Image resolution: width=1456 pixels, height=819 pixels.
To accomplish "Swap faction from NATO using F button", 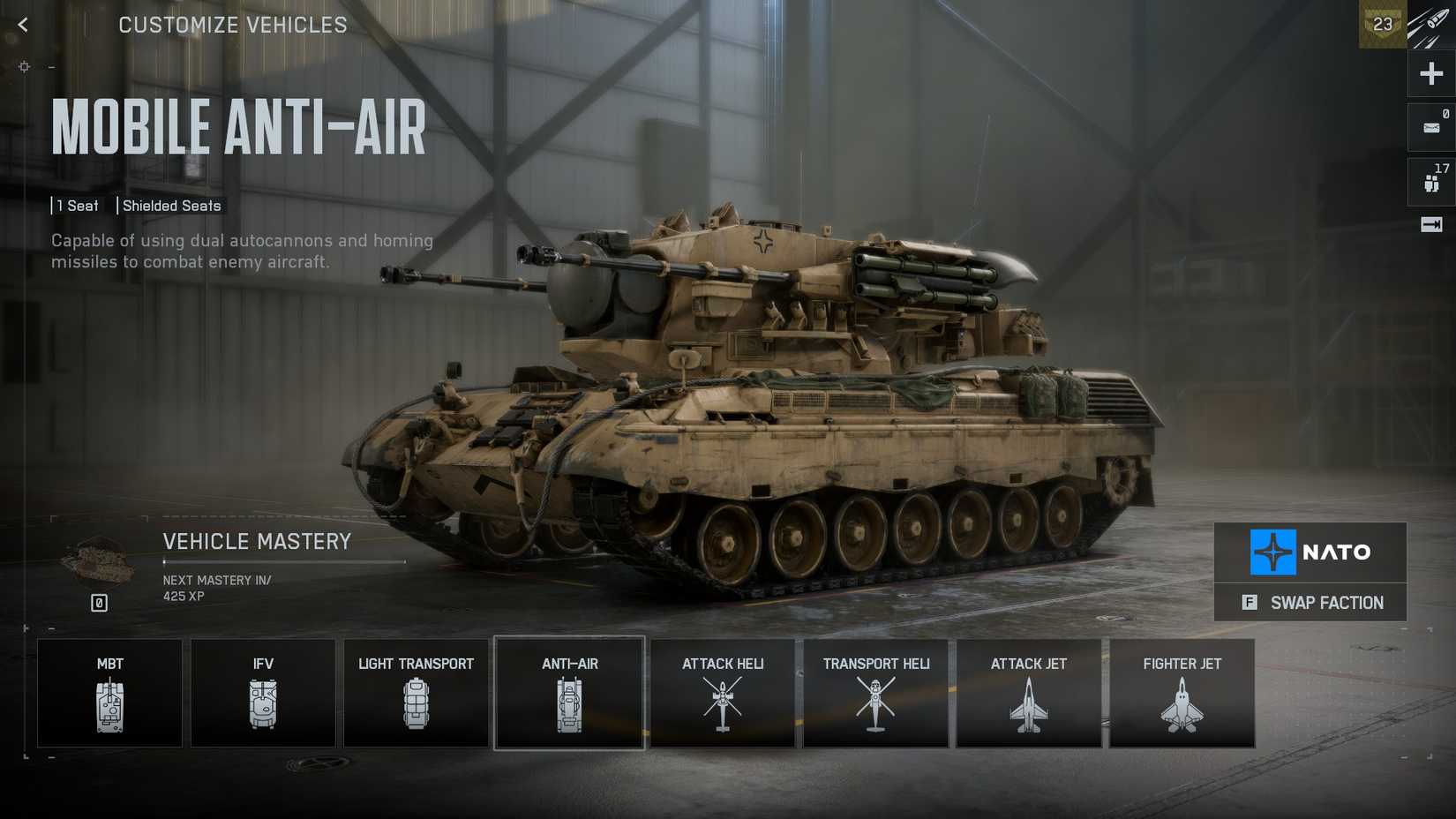I will [1310, 603].
